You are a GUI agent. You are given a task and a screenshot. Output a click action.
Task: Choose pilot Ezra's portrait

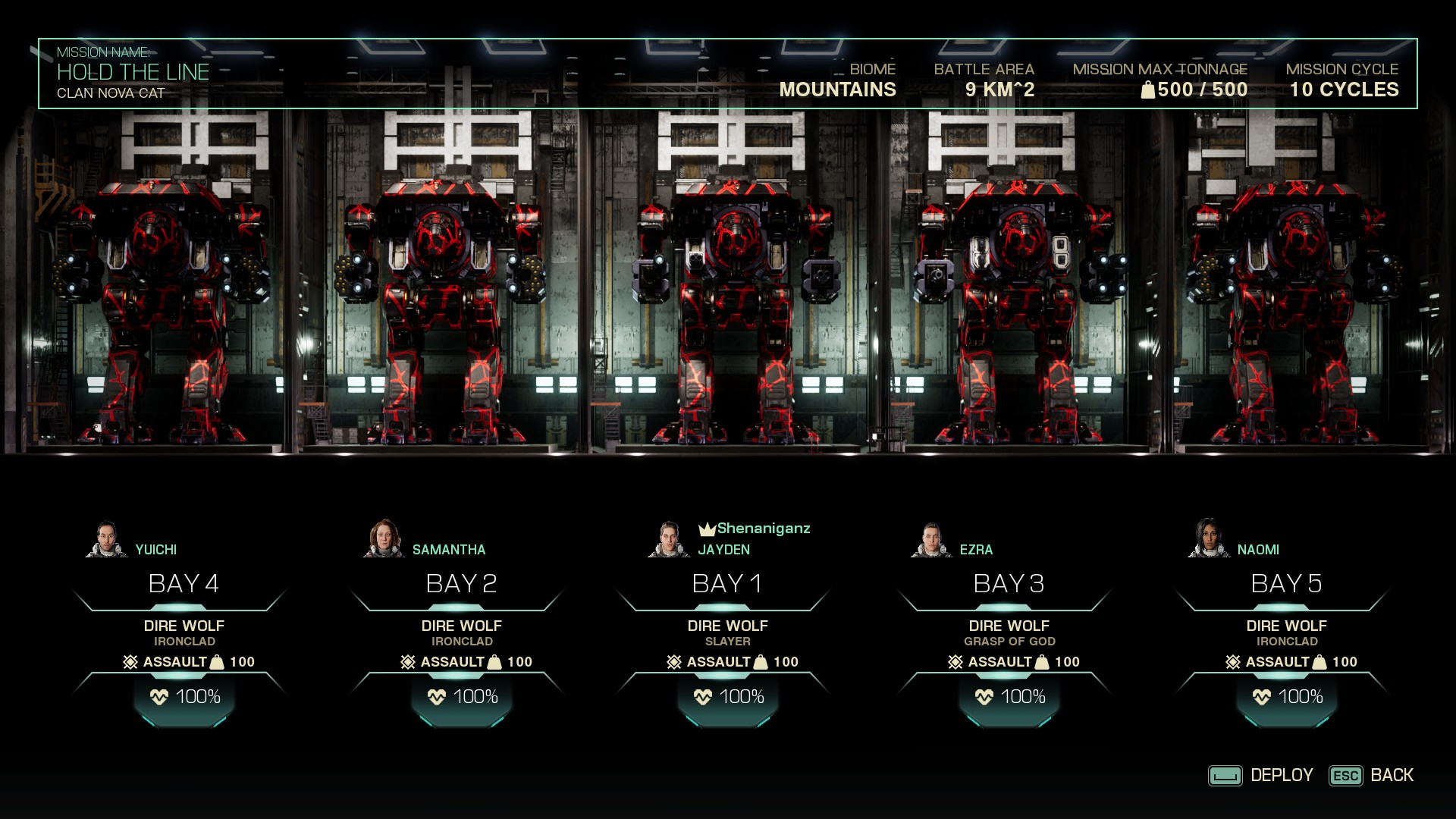click(931, 540)
